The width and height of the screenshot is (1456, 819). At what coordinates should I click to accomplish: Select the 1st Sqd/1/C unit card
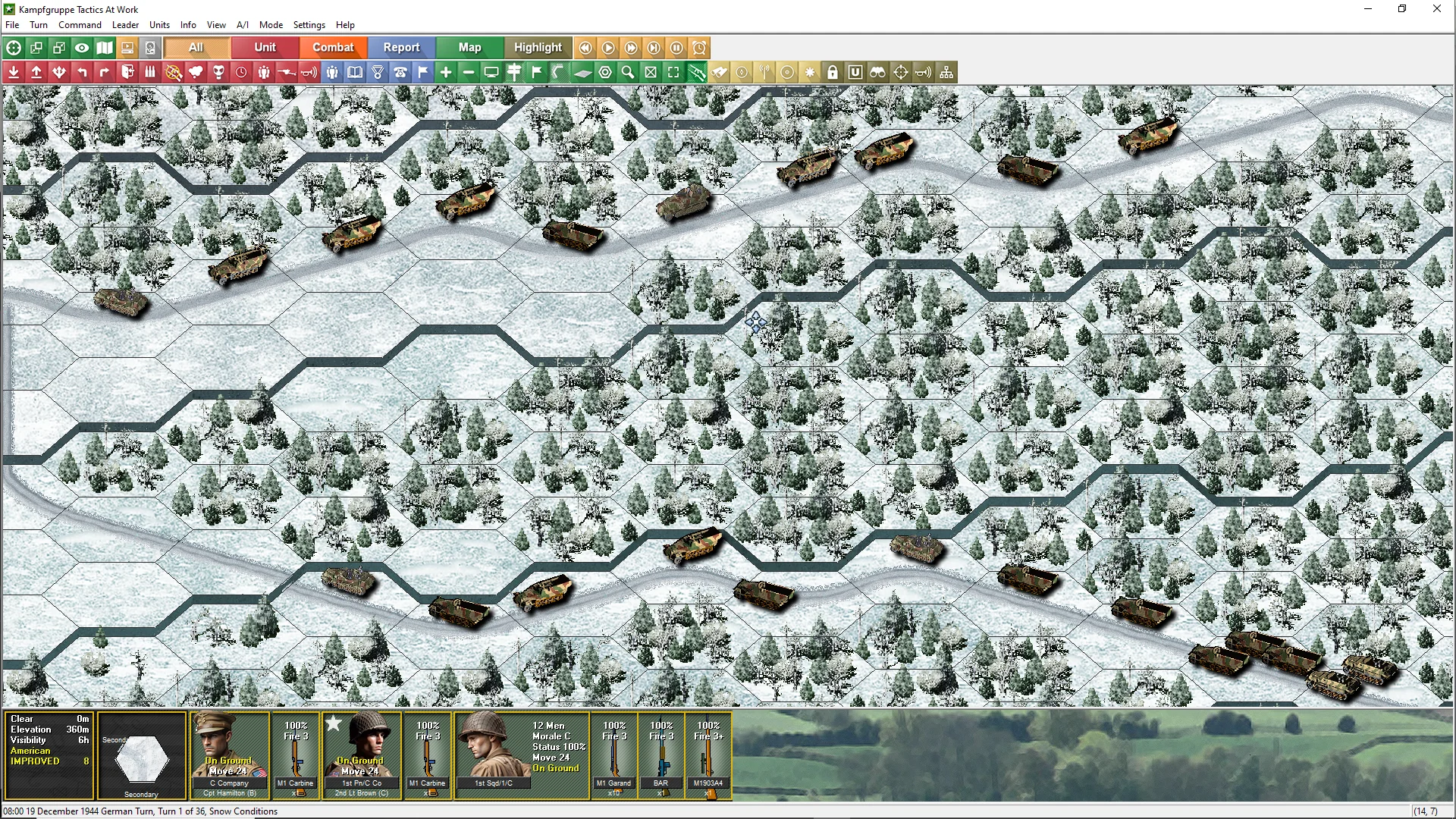pyautogui.click(x=522, y=755)
